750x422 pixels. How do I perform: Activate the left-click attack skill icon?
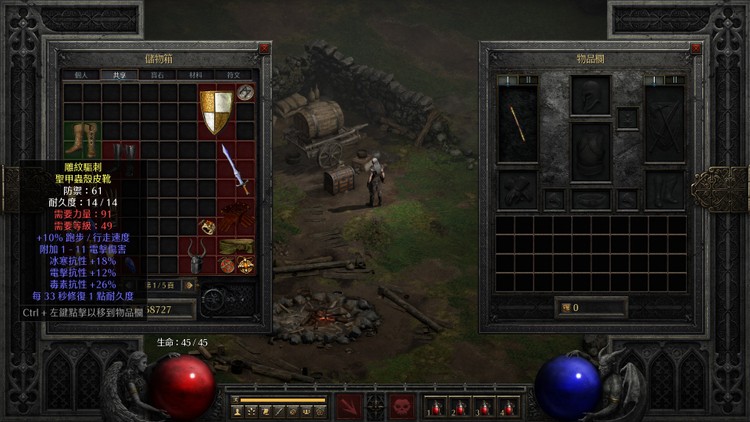point(350,406)
